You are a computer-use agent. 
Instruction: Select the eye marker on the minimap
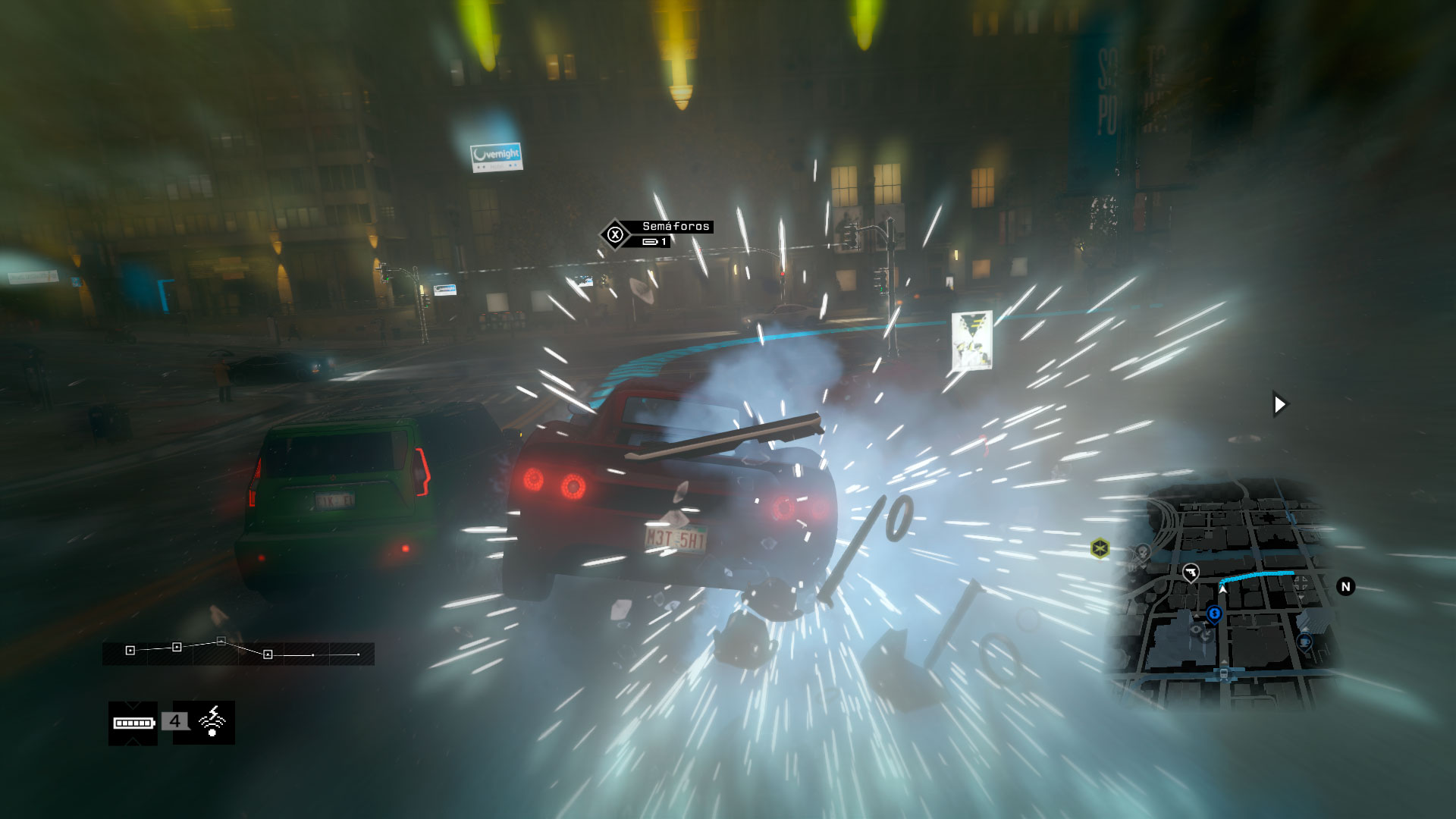1197,629
